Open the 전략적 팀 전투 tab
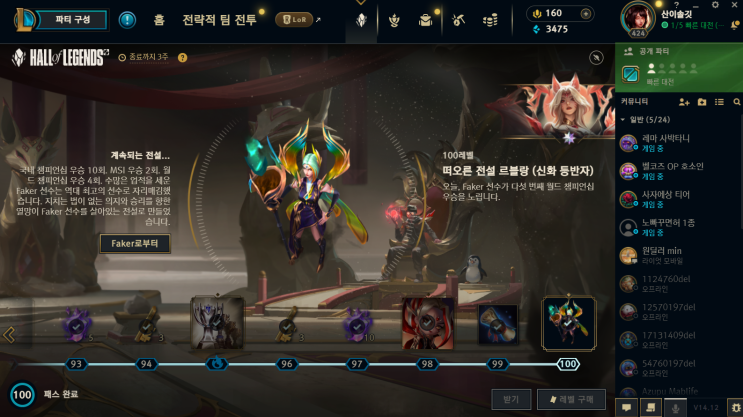The width and height of the screenshot is (743, 417). (x=218, y=19)
